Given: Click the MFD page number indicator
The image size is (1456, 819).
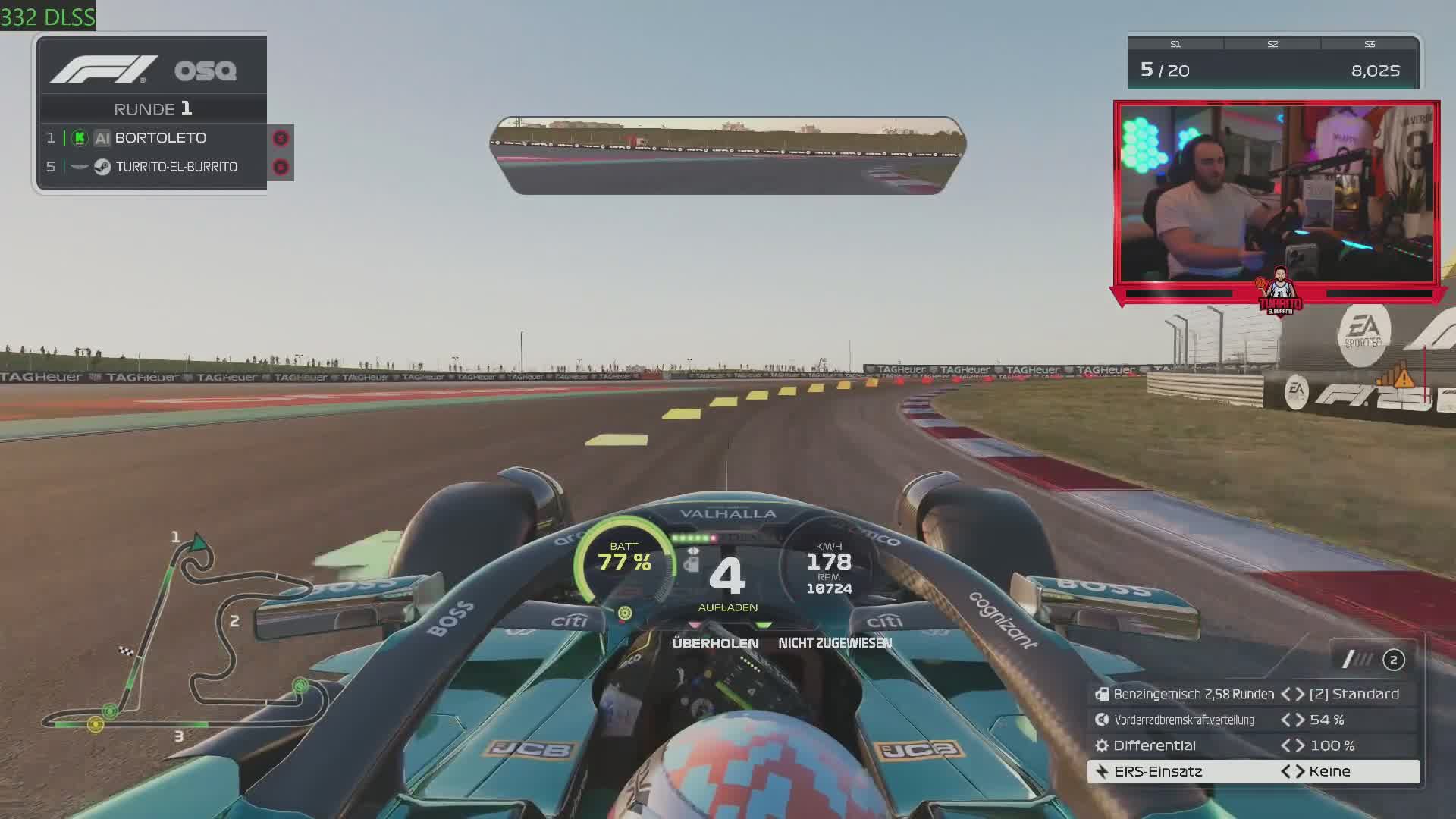Looking at the screenshot, I should [x=1393, y=661].
